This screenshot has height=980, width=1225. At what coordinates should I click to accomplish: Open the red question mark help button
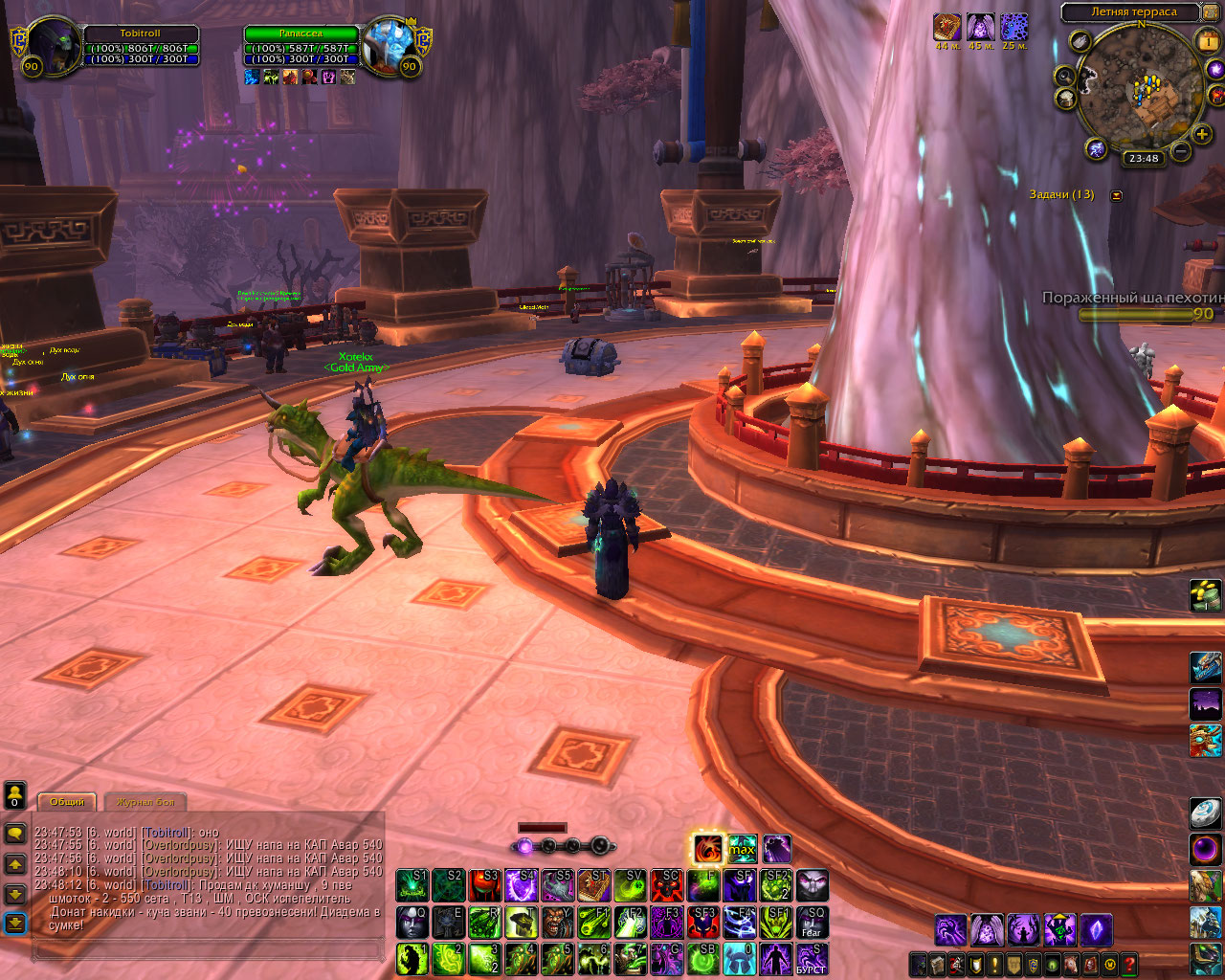click(x=1129, y=965)
